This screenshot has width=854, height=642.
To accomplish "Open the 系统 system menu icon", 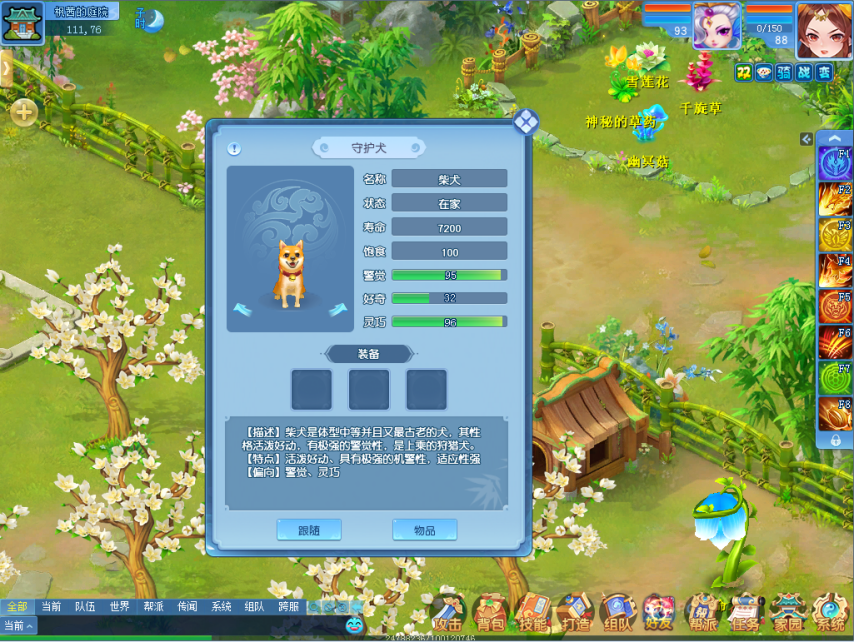I will click(x=830, y=612).
